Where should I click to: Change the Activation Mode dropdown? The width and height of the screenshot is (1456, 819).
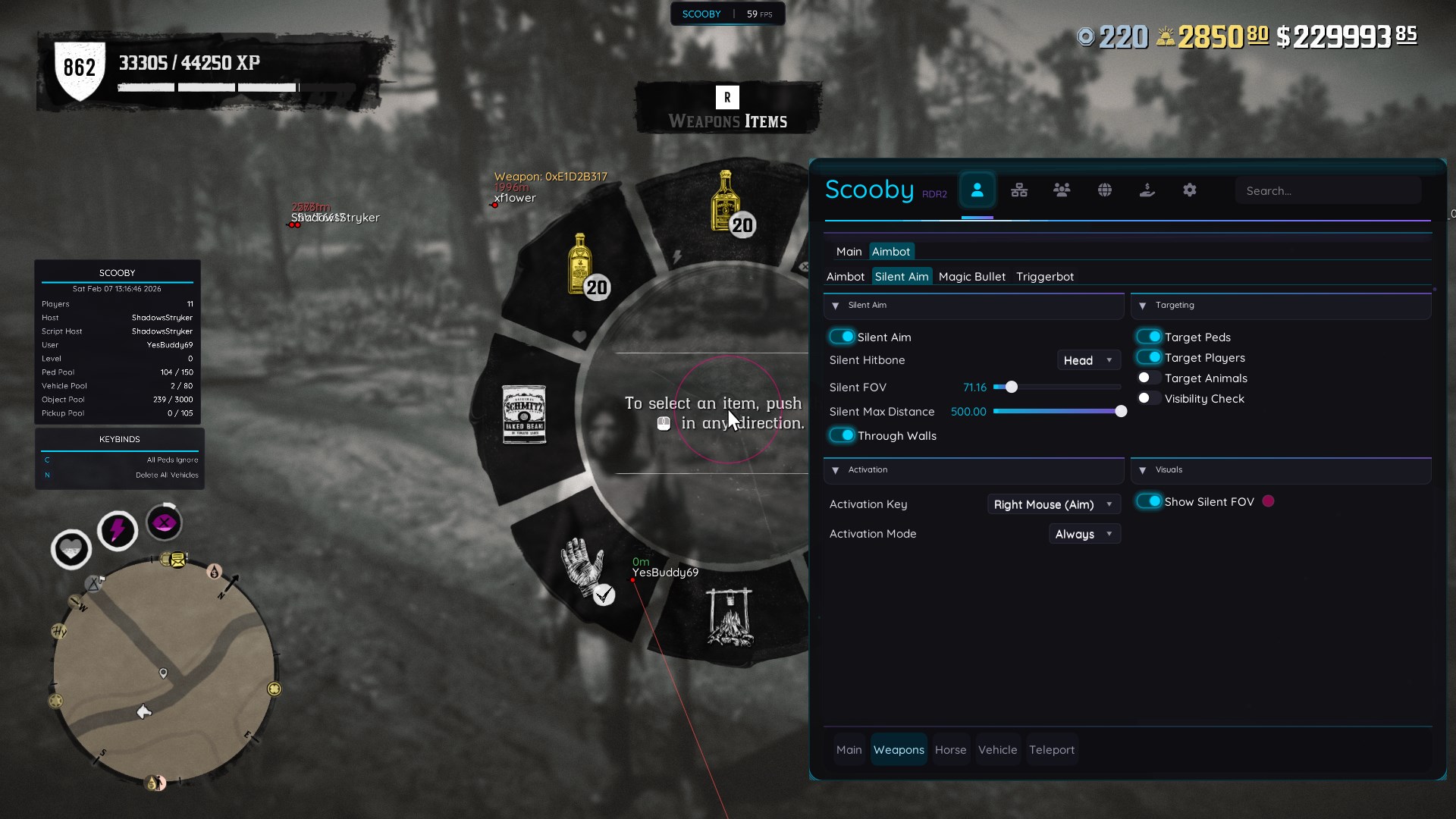(1084, 534)
